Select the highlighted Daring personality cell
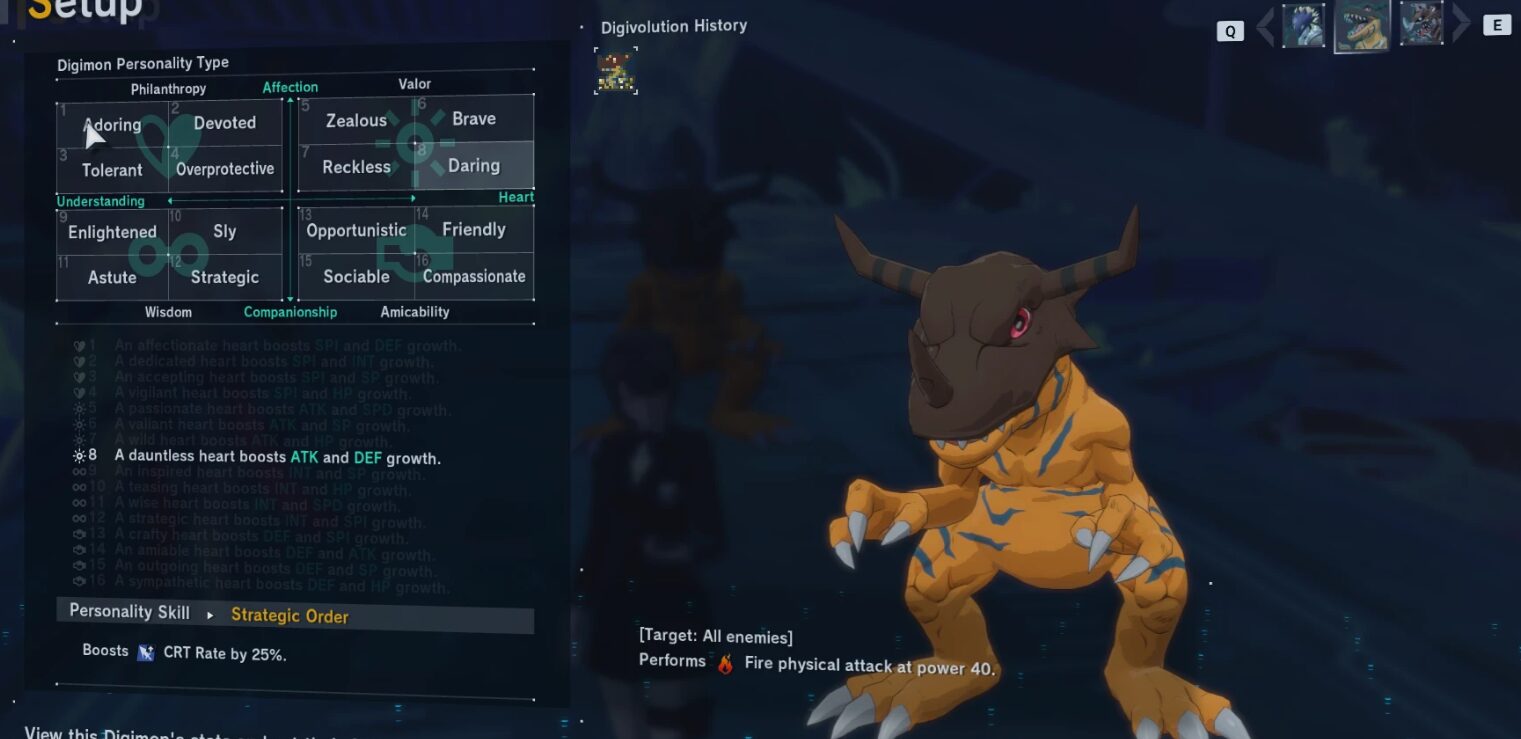 [474, 166]
